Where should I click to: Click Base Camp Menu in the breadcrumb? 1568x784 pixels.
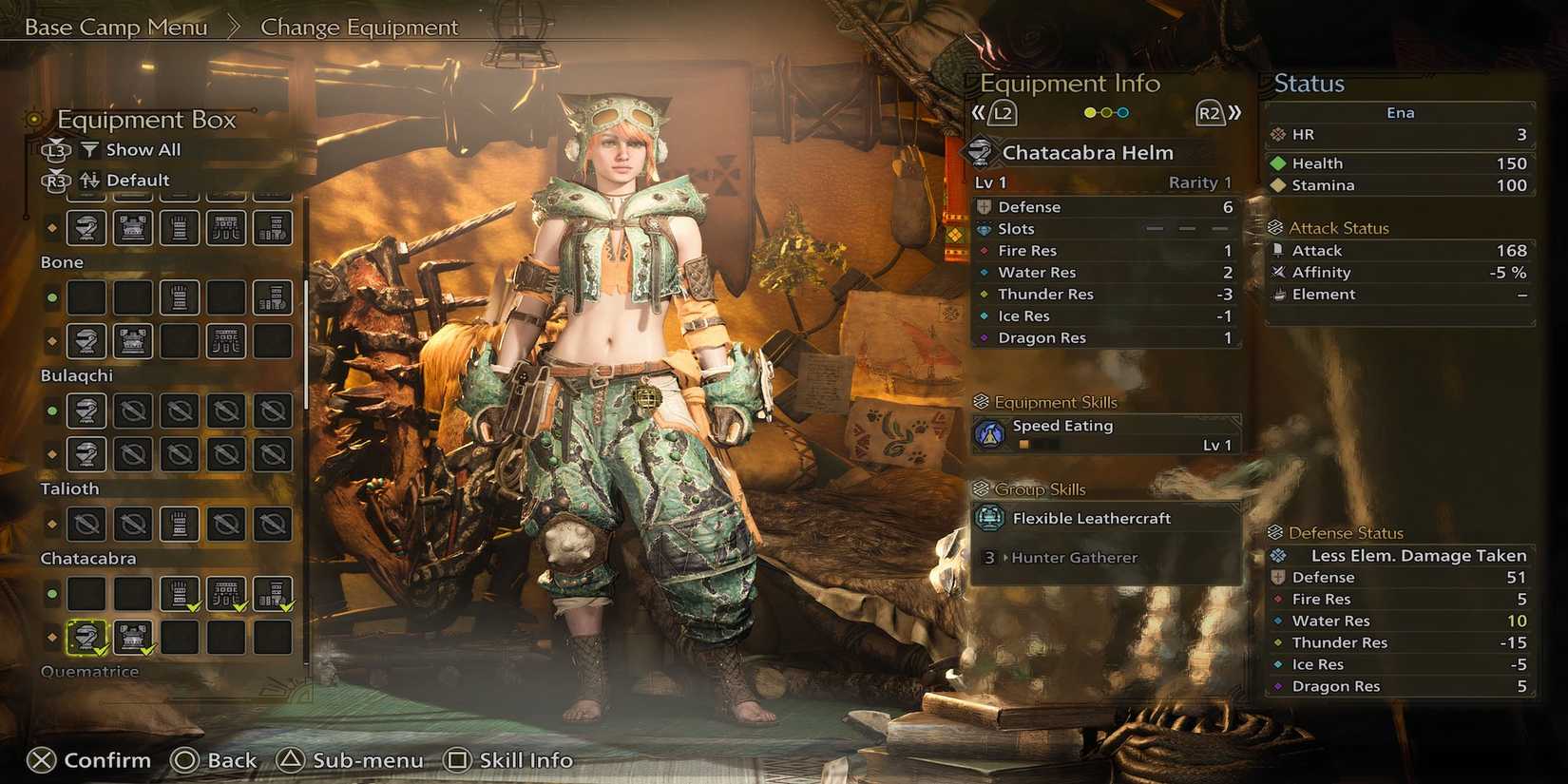[114, 27]
